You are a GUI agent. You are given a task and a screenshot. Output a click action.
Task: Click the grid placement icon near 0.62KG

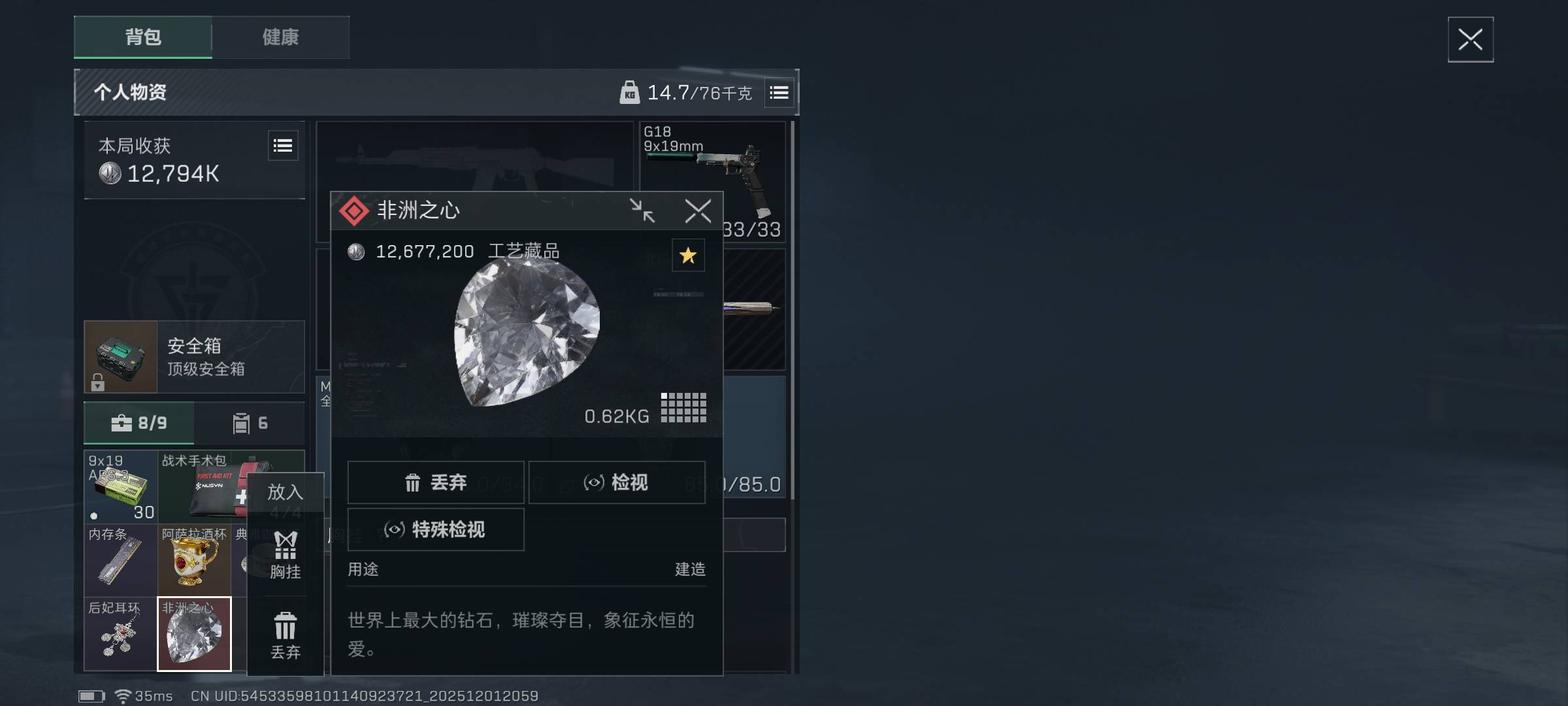click(x=684, y=407)
